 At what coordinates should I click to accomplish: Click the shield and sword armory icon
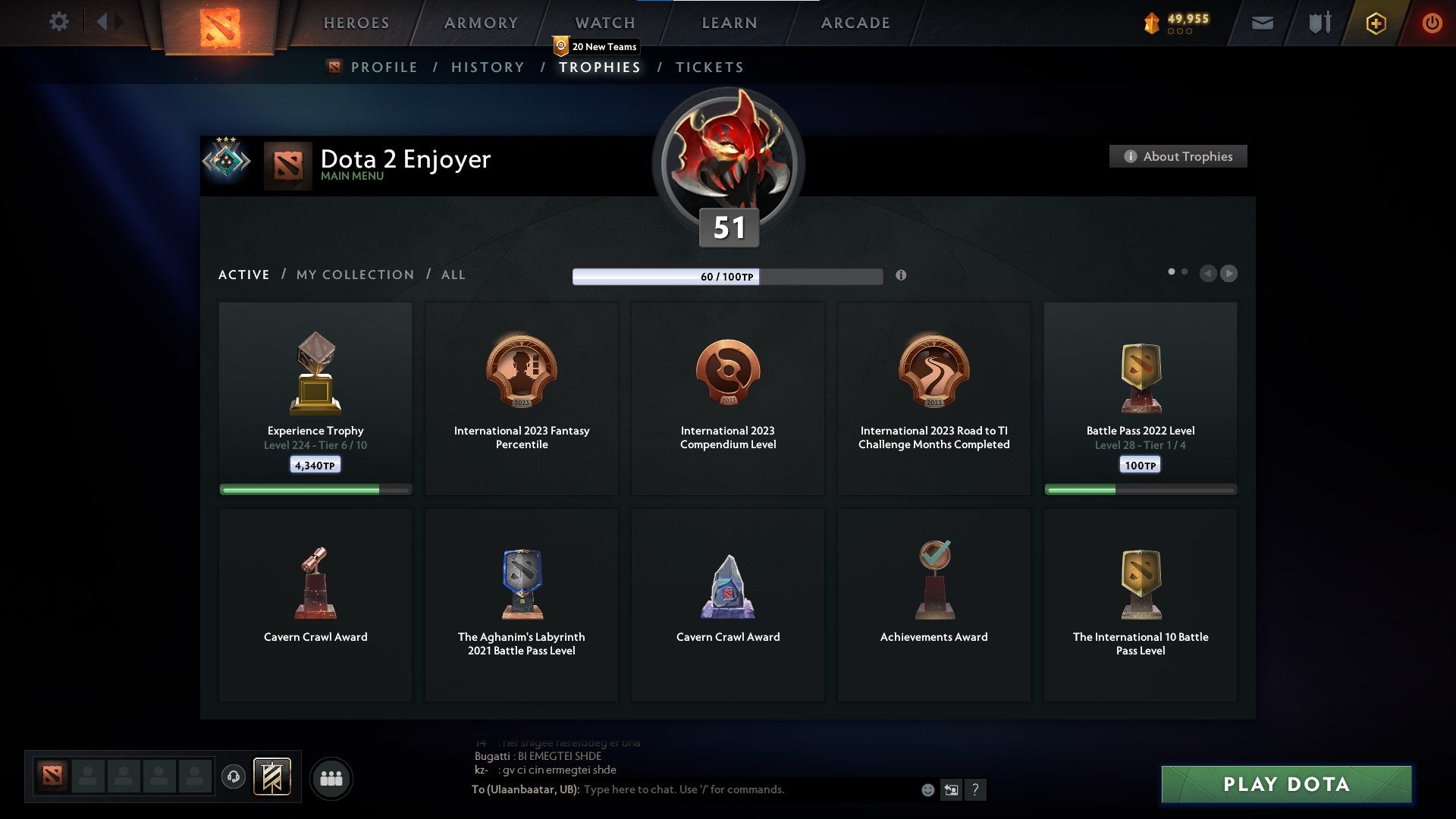coord(1318,23)
